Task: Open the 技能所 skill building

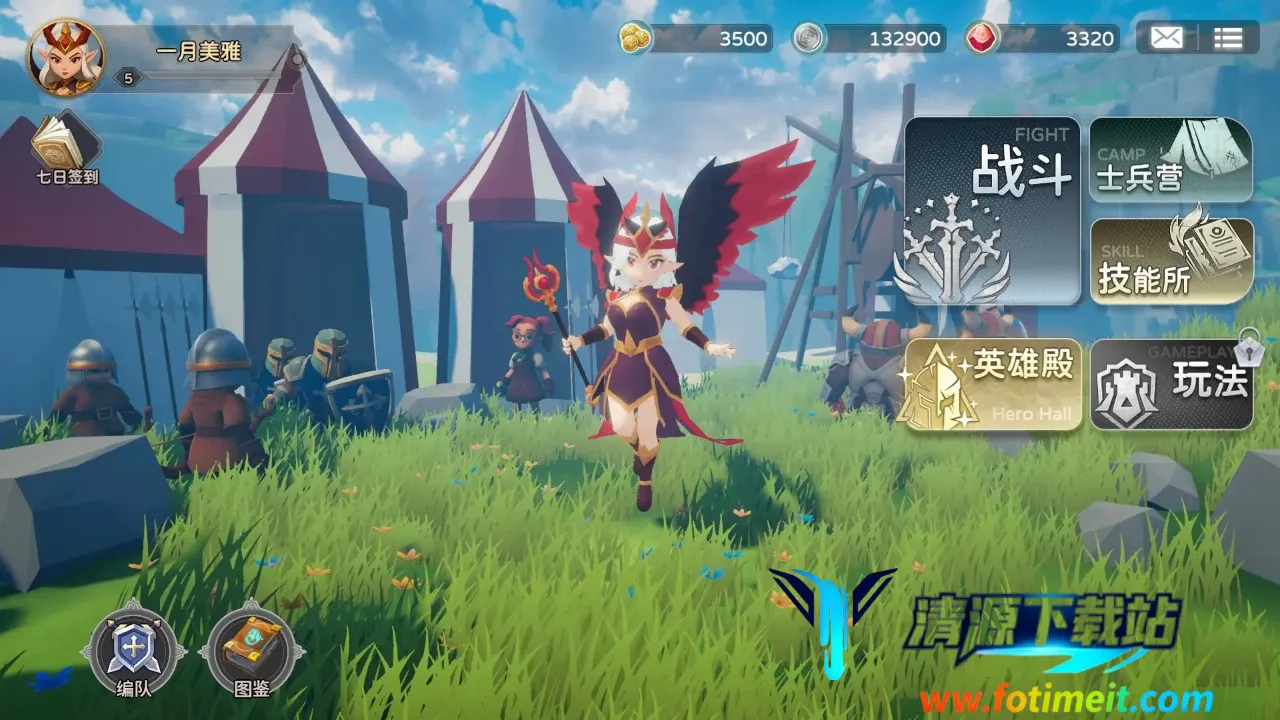Action: 1170,261
